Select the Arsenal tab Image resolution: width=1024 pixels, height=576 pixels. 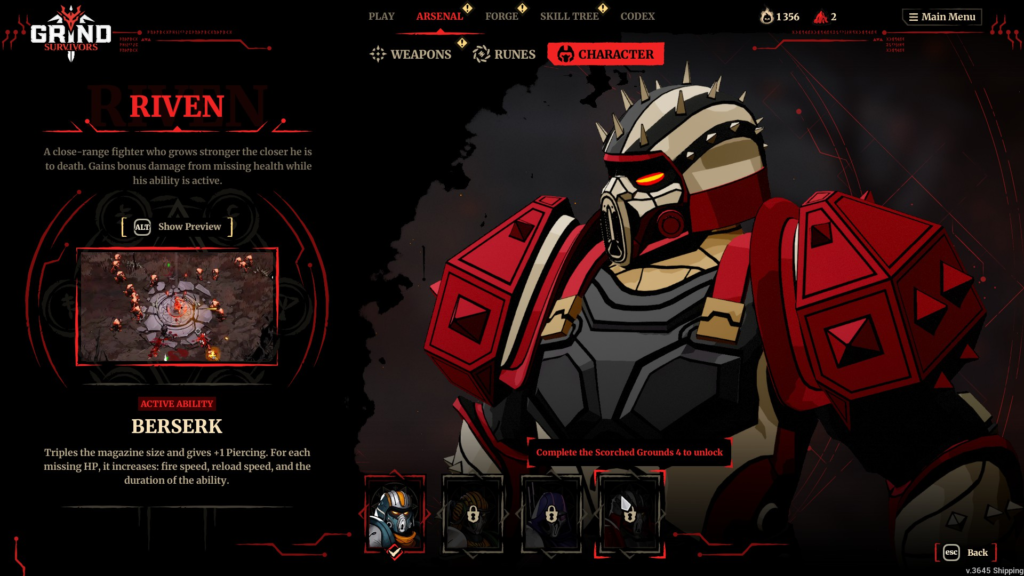[x=439, y=16]
